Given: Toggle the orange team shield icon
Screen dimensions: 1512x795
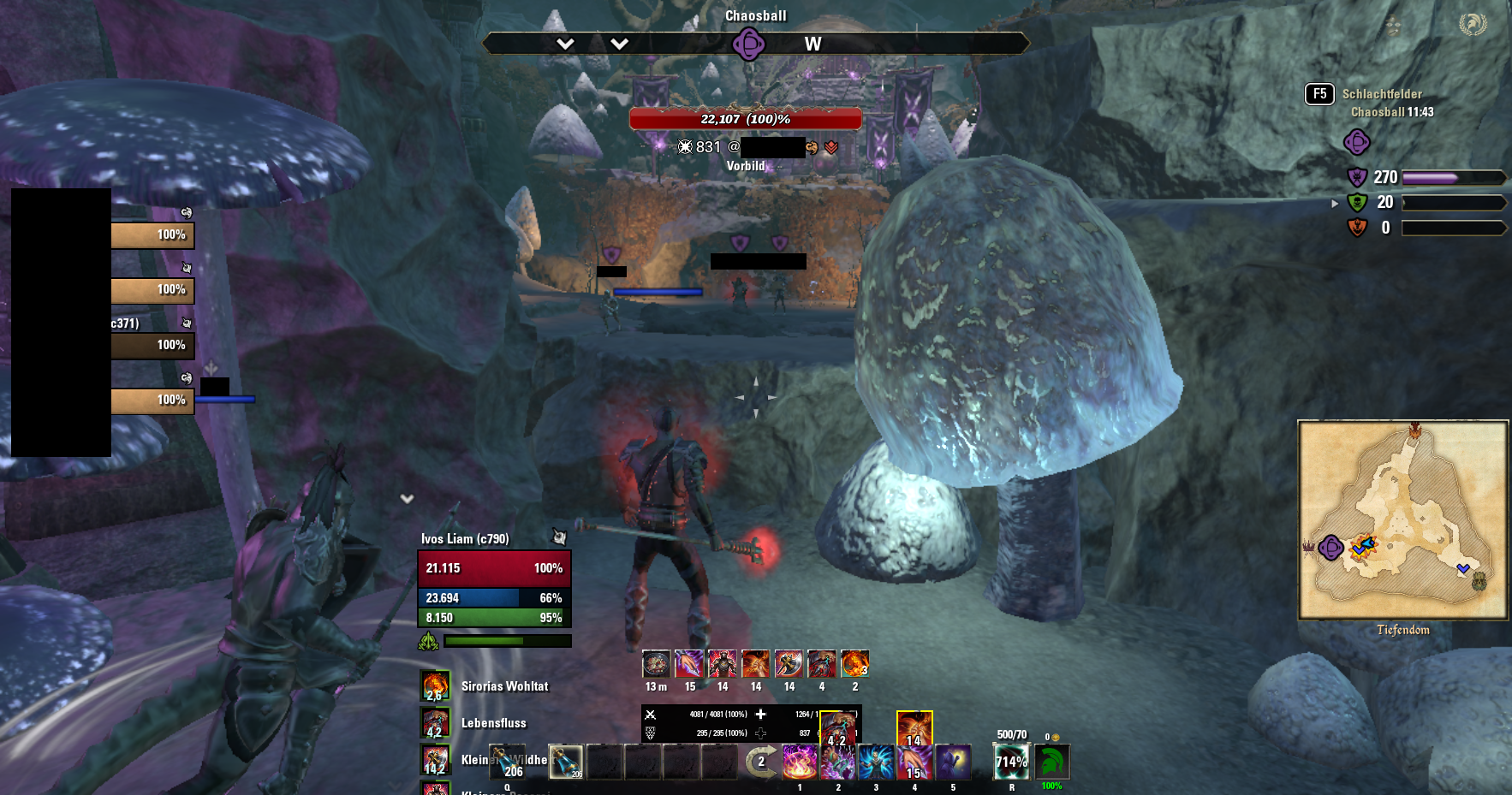Looking at the screenshot, I should coord(1357,227).
